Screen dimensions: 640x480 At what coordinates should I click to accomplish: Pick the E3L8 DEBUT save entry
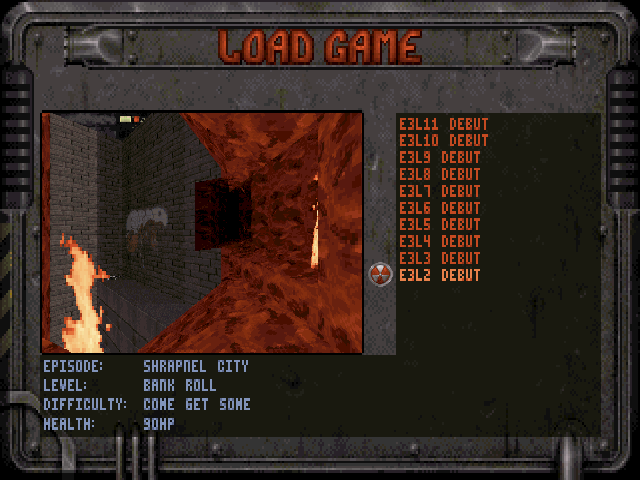(x=439, y=174)
